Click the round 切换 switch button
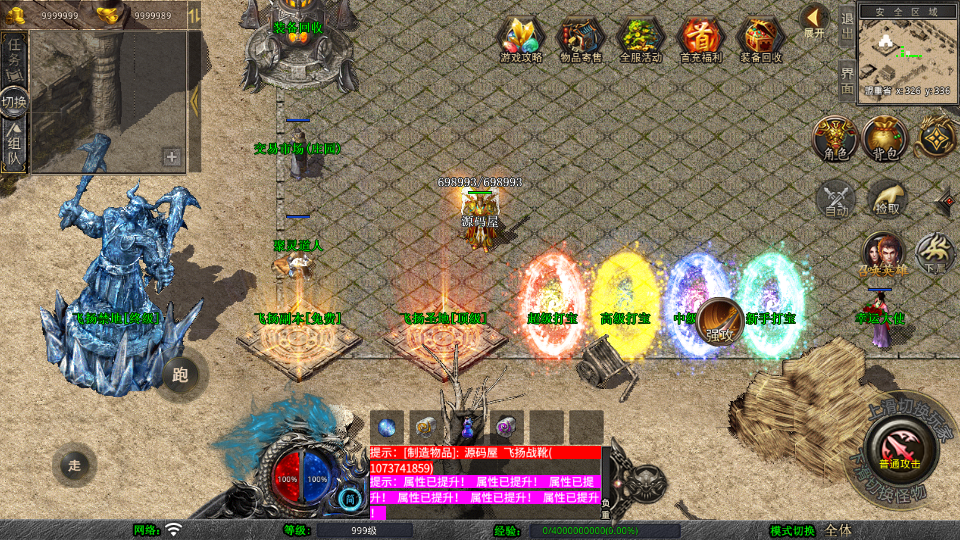The height and width of the screenshot is (540, 960). (14, 101)
